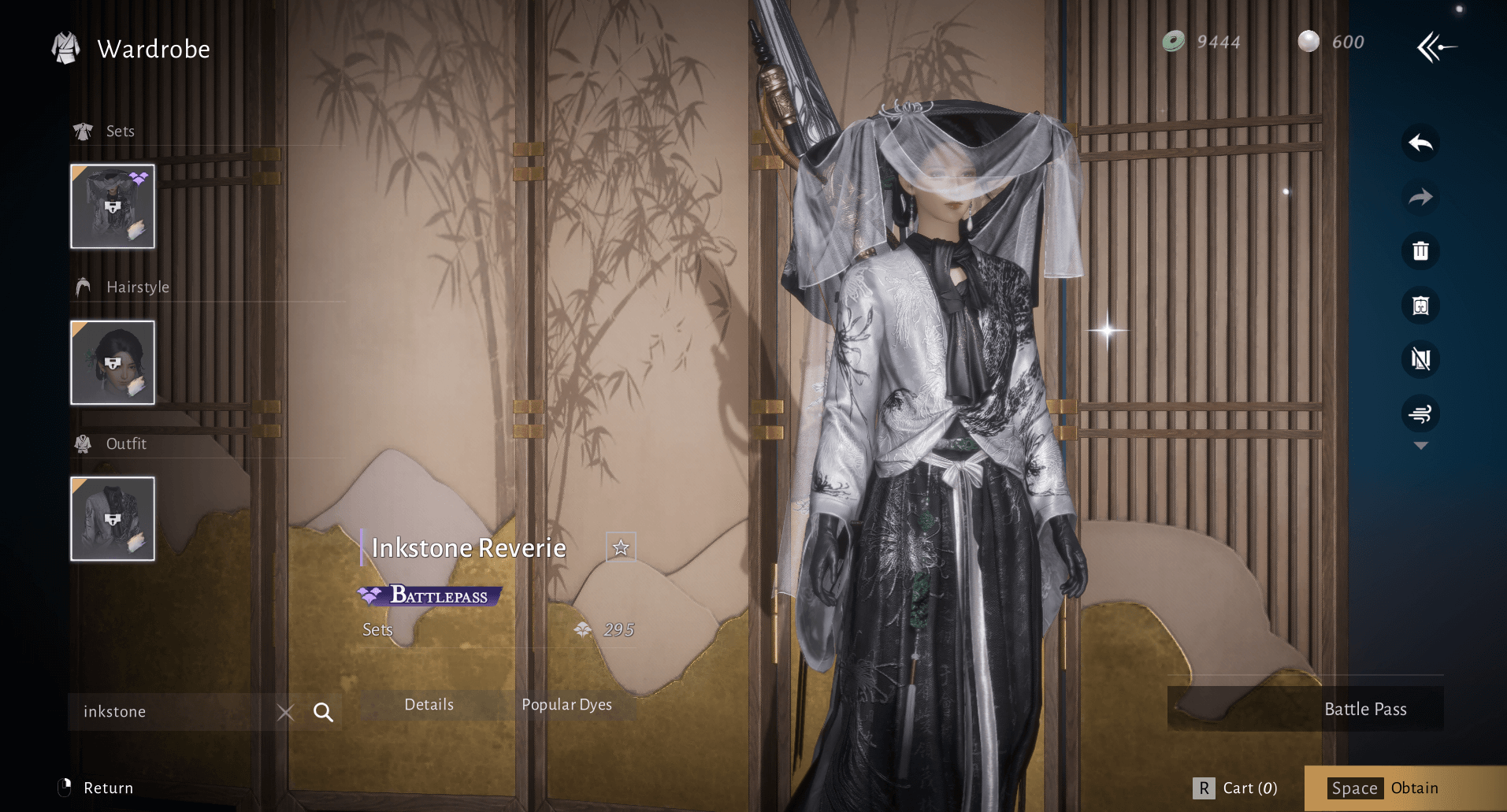1507x812 pixels.
Task: Click the Obtain button
Action: pyautogui.click(x=1405, y=788)
